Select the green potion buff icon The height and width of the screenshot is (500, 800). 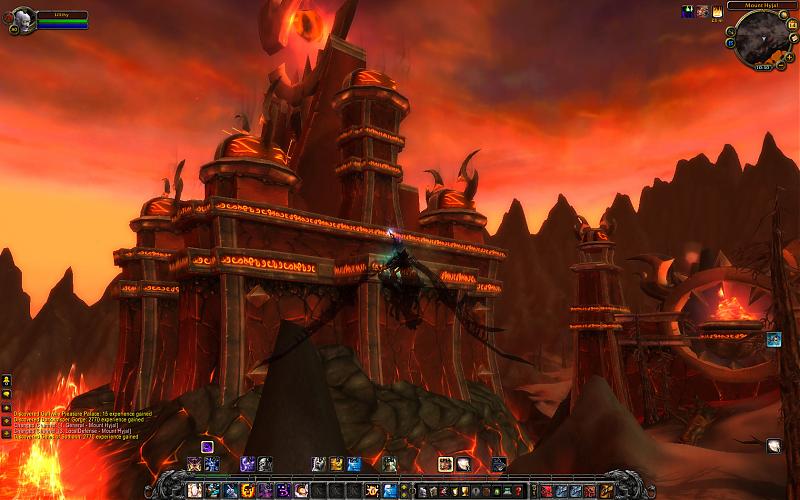[x=689, y=11]
